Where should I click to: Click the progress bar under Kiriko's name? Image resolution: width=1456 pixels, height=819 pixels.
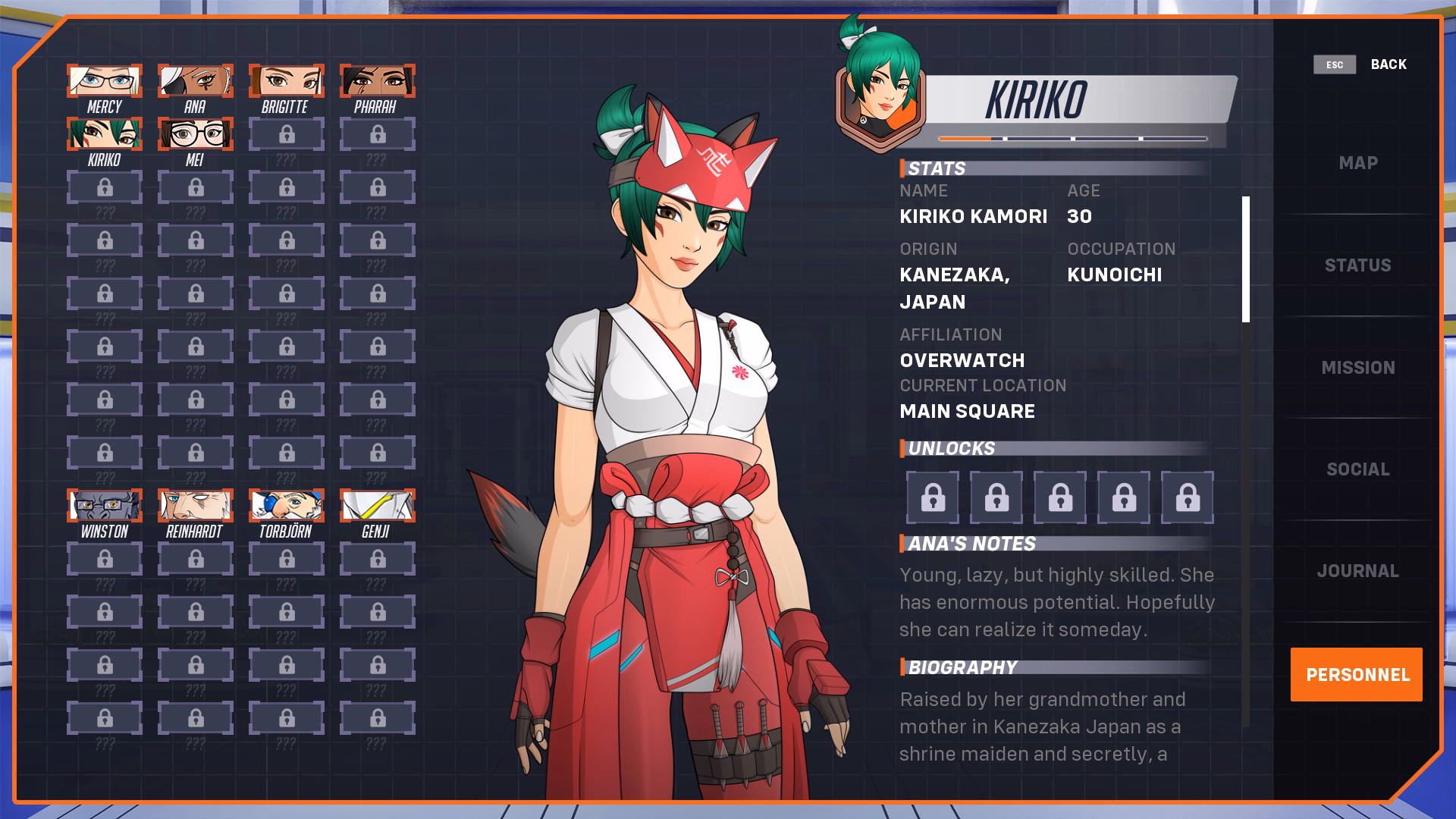[x=1073, y=139]
